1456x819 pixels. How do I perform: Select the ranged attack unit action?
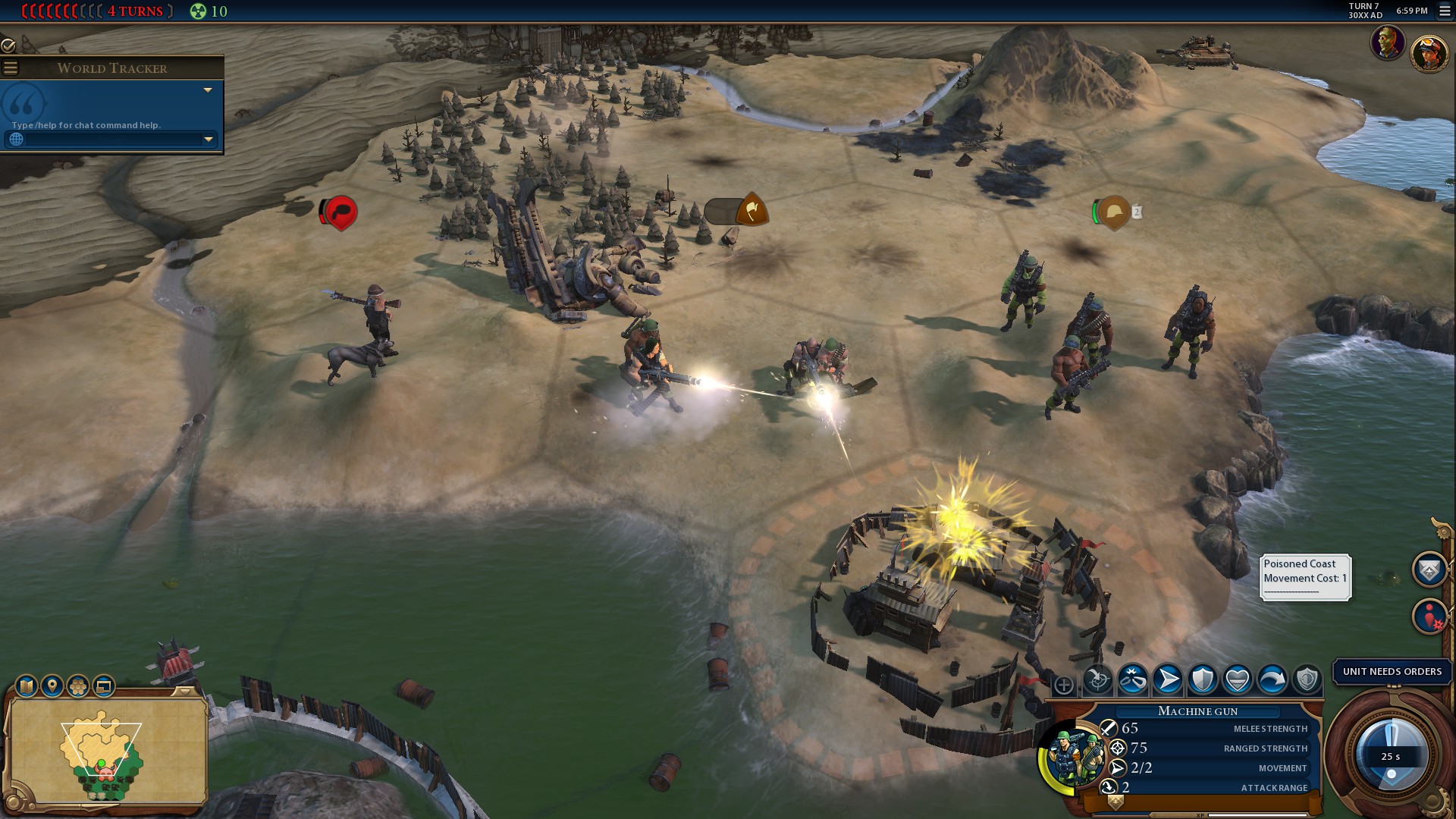click(x=1097, y=679)
